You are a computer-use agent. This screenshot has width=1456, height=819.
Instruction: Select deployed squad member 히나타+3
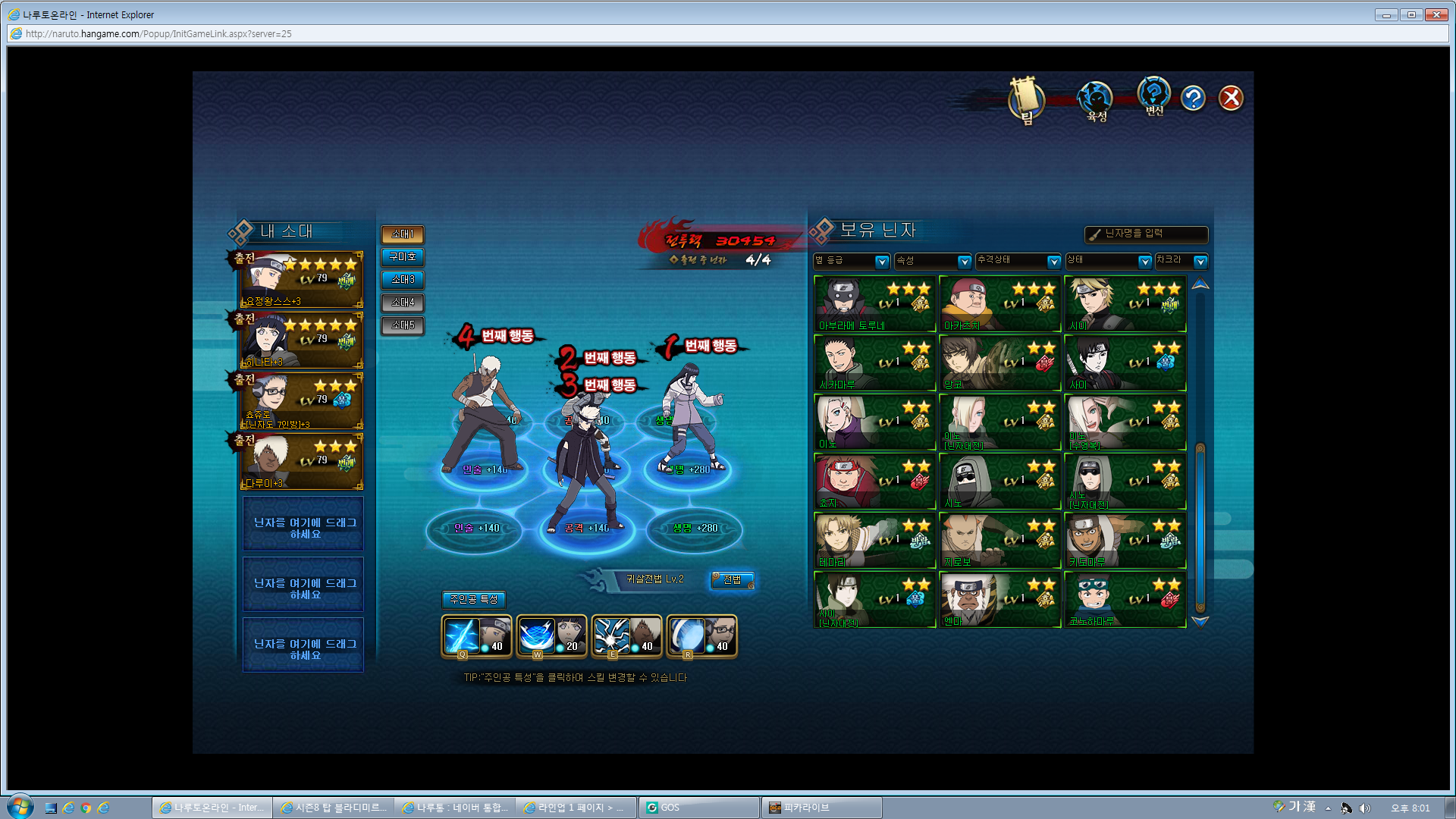pos(302,340)
